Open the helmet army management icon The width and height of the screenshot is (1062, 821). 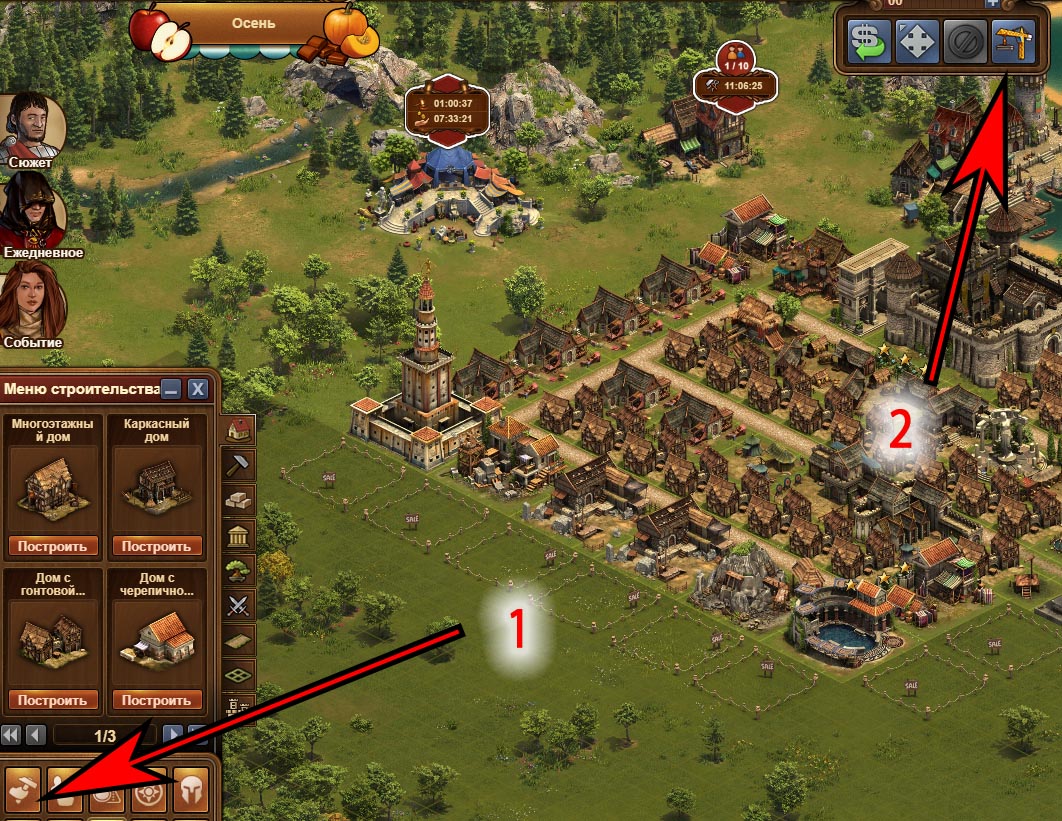point(191,793)
